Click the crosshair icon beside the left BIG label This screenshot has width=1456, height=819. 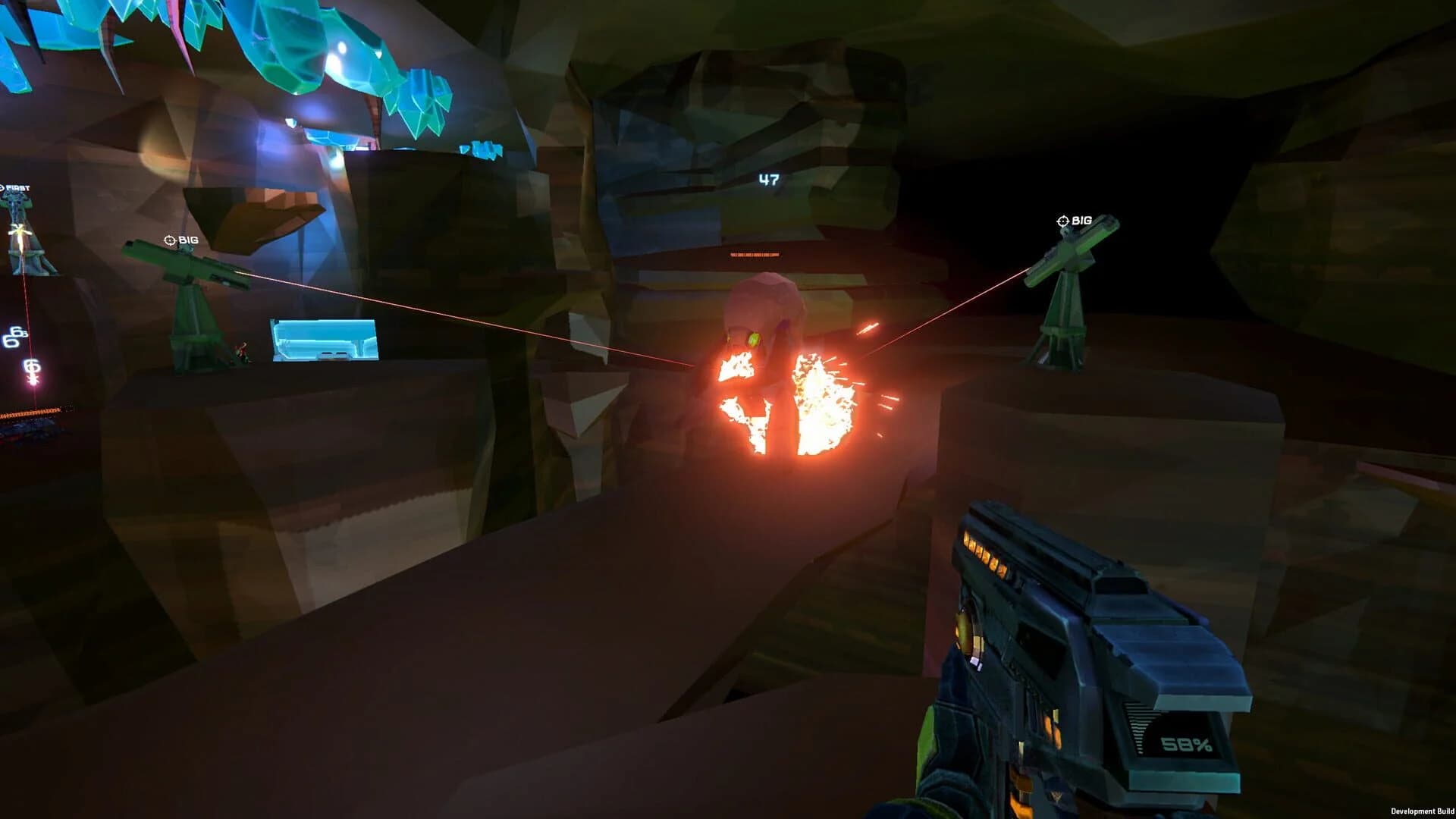click(x=169, y=240)
